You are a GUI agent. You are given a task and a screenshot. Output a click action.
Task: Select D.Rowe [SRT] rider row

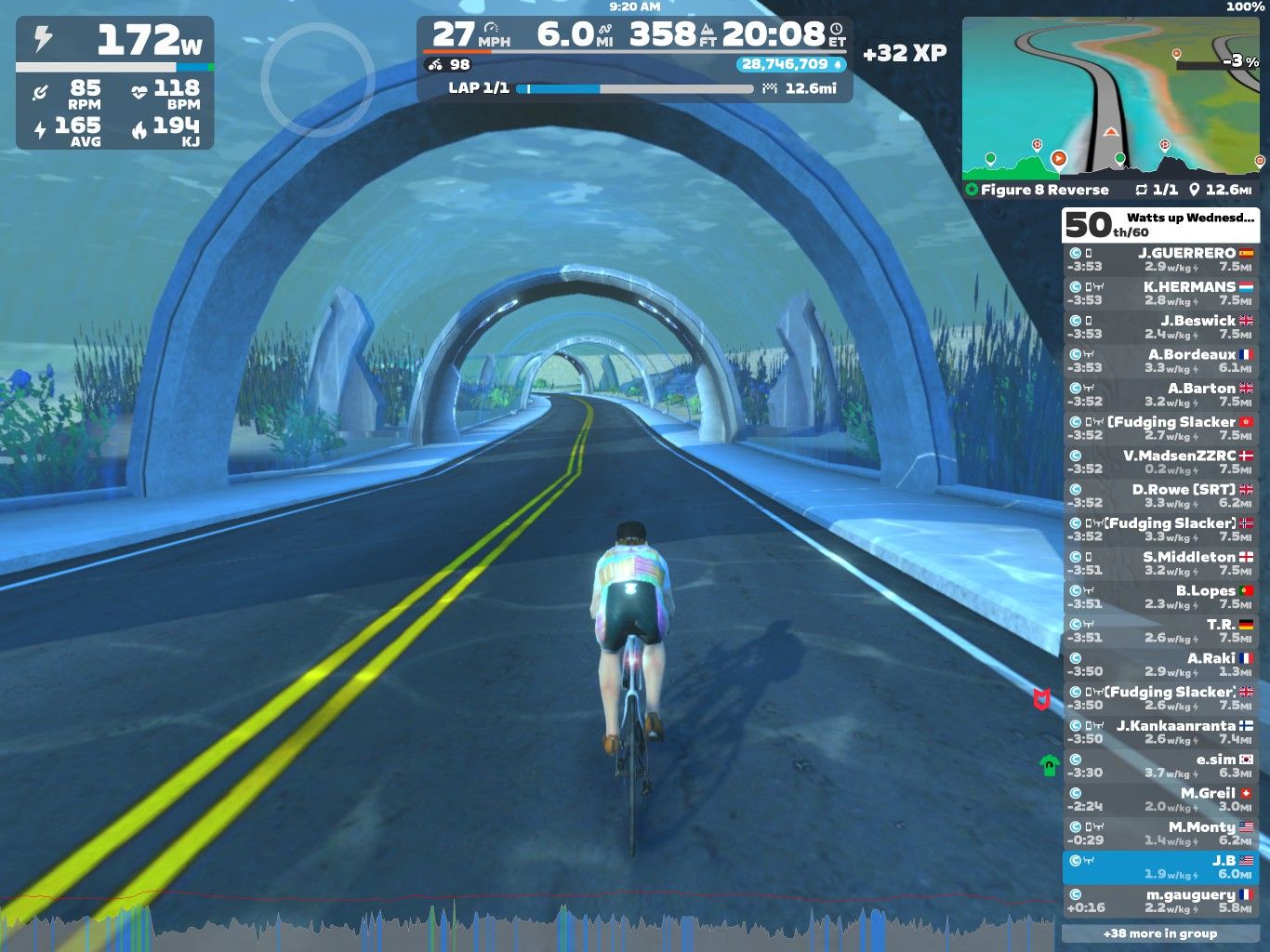1160,496
